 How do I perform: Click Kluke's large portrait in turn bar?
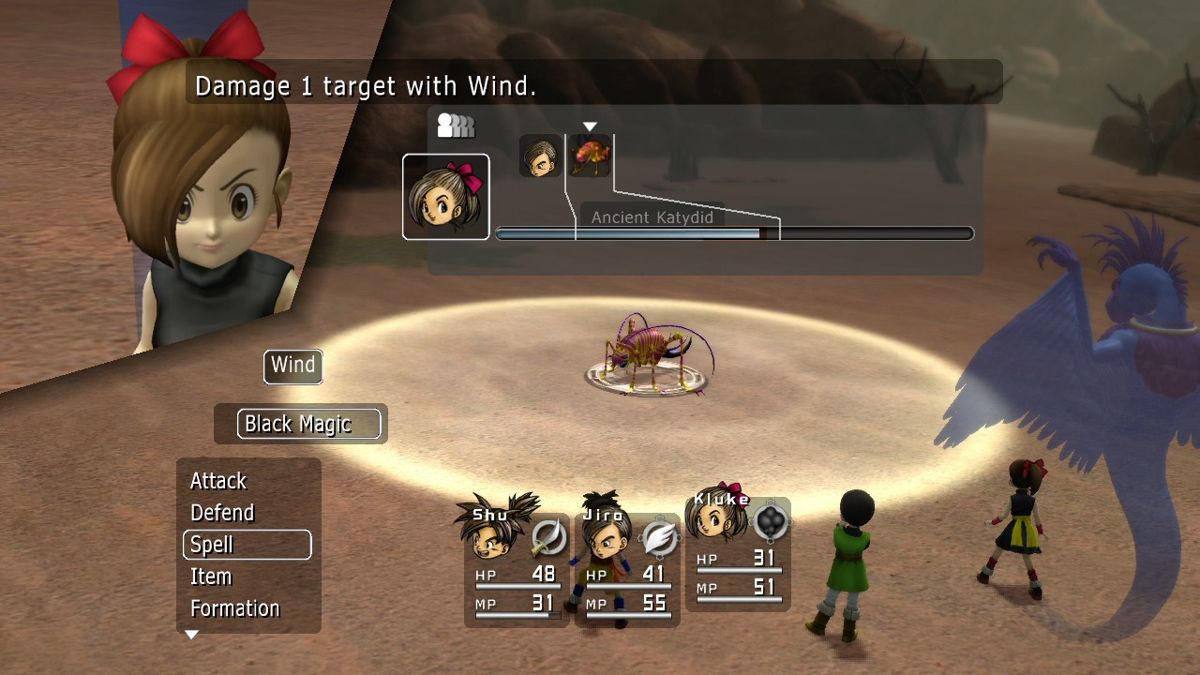pyautogui.click(x=446, y=197)
